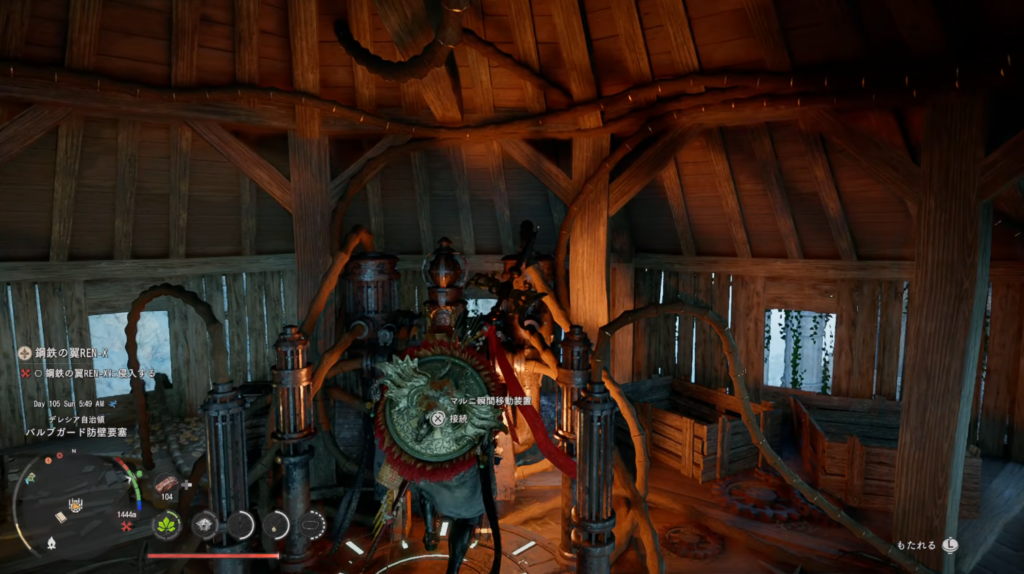Click the campfire marker on the minimap
The width and height of the screenshot is (1024, 574).
pos(51,543)
